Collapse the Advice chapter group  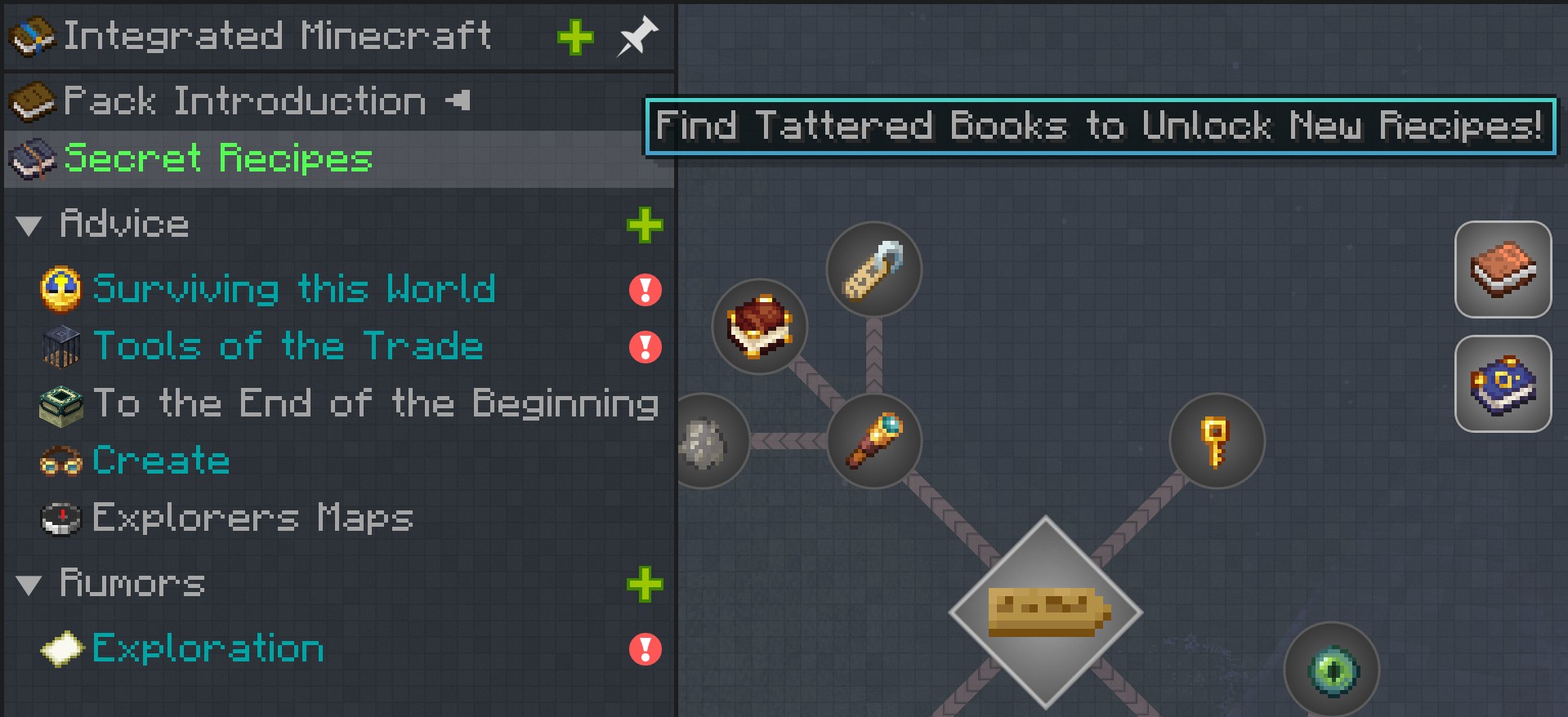click(x=29, y=225)
